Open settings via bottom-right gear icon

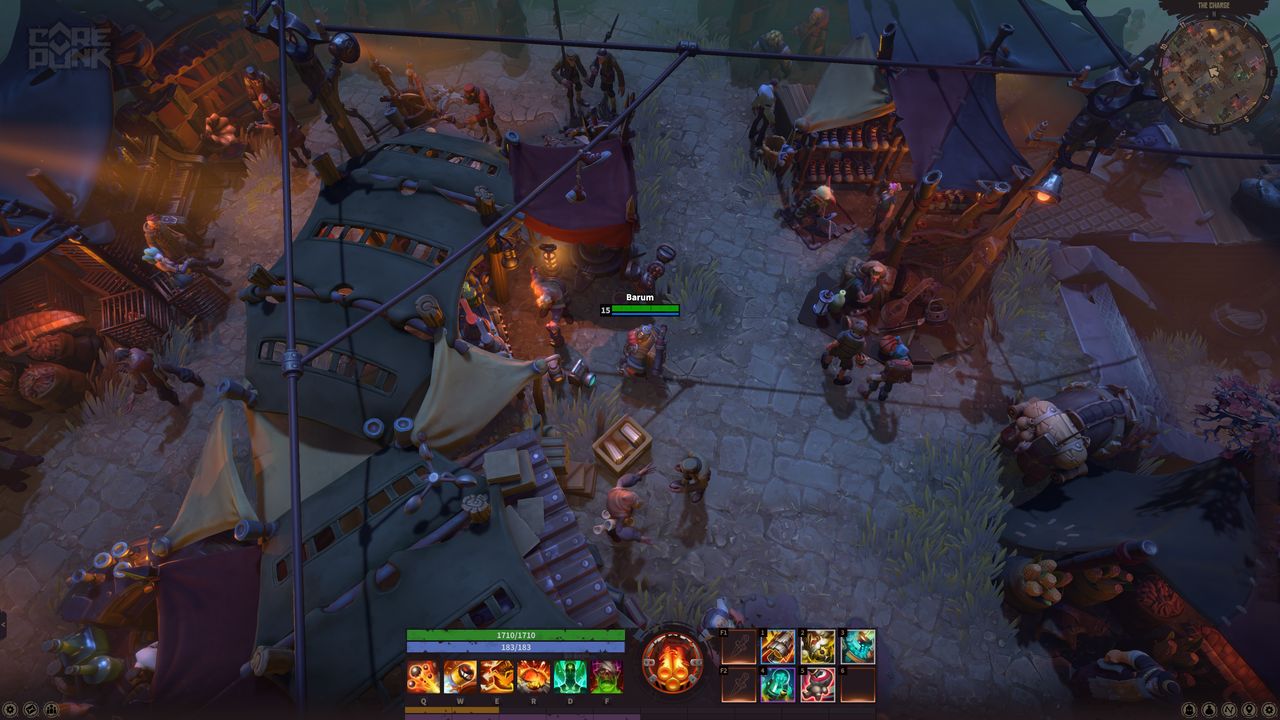(x=1270, y=709)
